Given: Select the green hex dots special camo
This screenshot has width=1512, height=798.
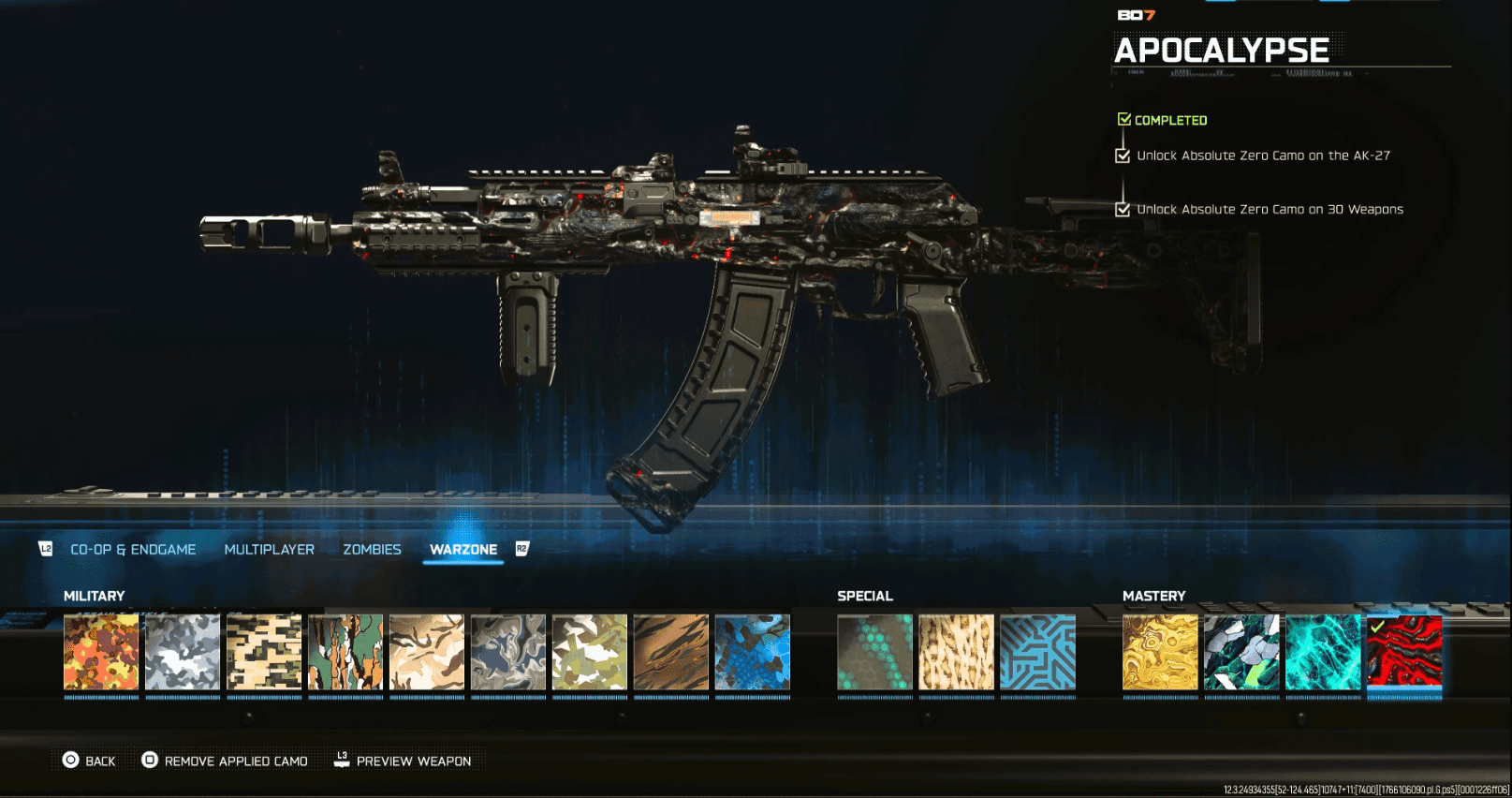Looking at the screenshot, I should pos(874,653).
